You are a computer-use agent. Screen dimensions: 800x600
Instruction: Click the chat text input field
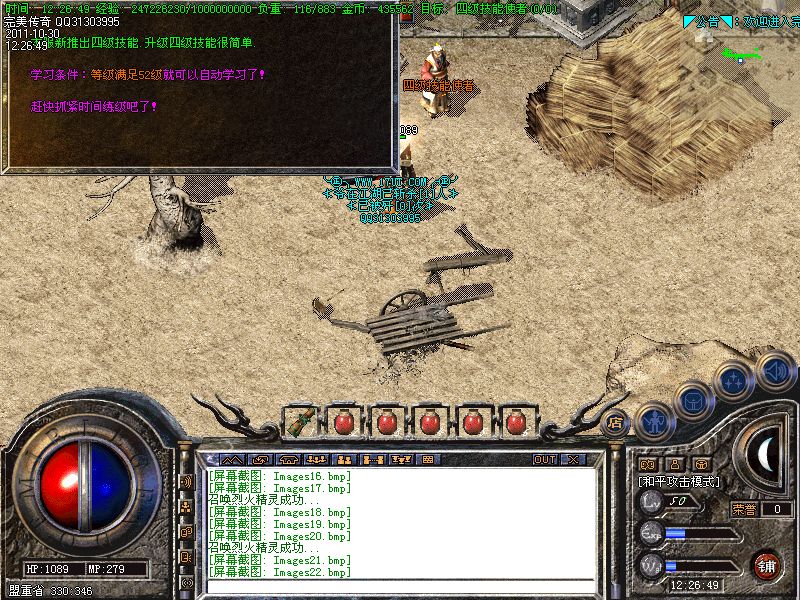point(400,587)
